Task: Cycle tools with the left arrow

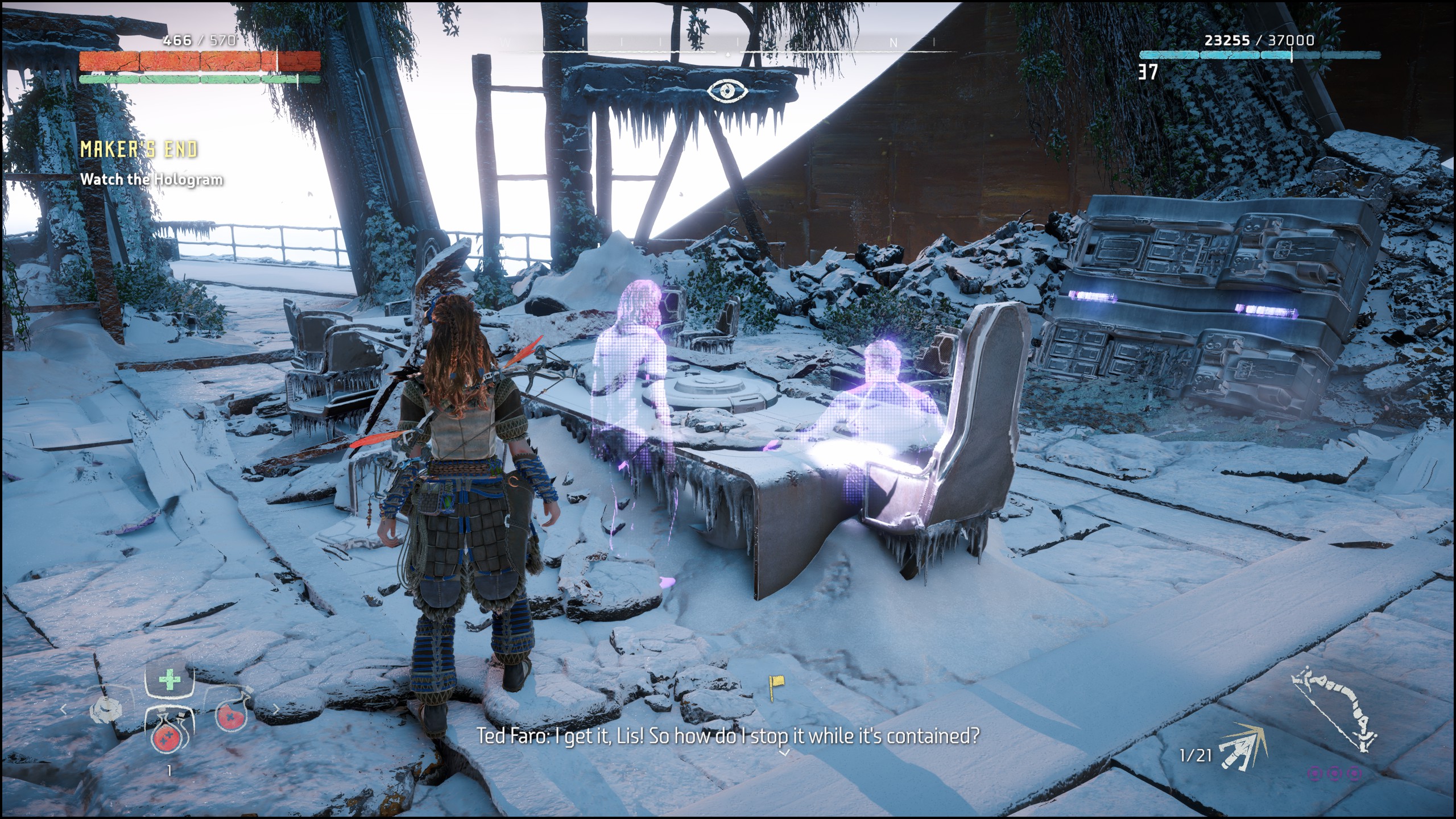Action: [64, 709]
